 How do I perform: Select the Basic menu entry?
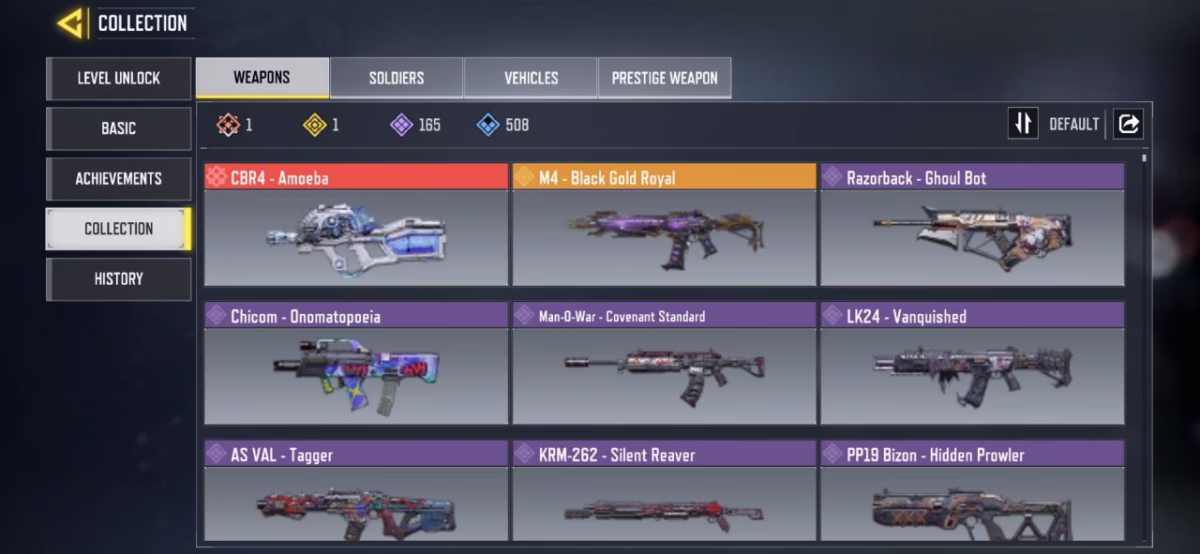(x=118, y=128)
